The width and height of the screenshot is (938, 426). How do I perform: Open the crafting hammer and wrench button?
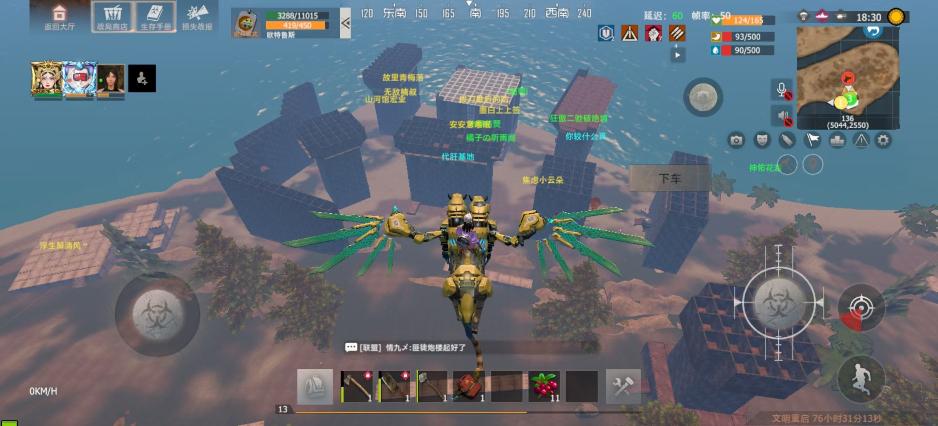(x=623, y=387)
